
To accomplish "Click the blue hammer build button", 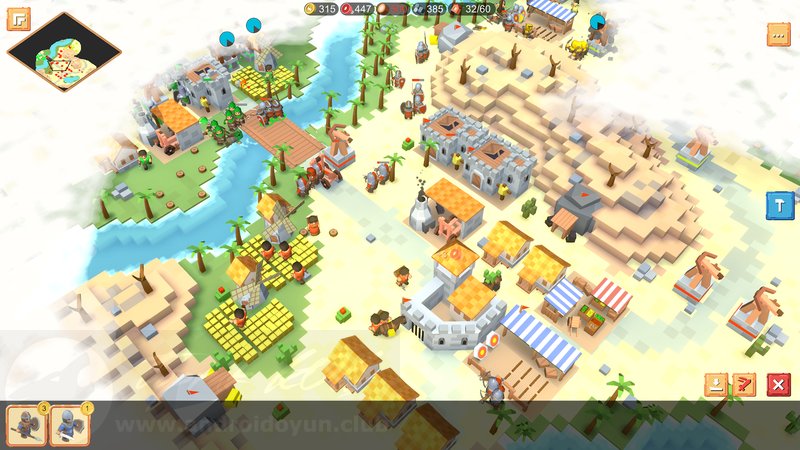I will click(779, 205).
